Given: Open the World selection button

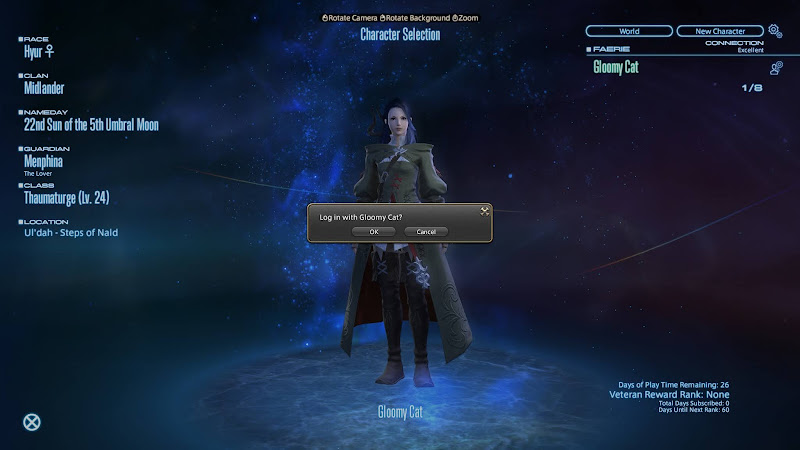Looking at the screenshot, I should point(629,31).
